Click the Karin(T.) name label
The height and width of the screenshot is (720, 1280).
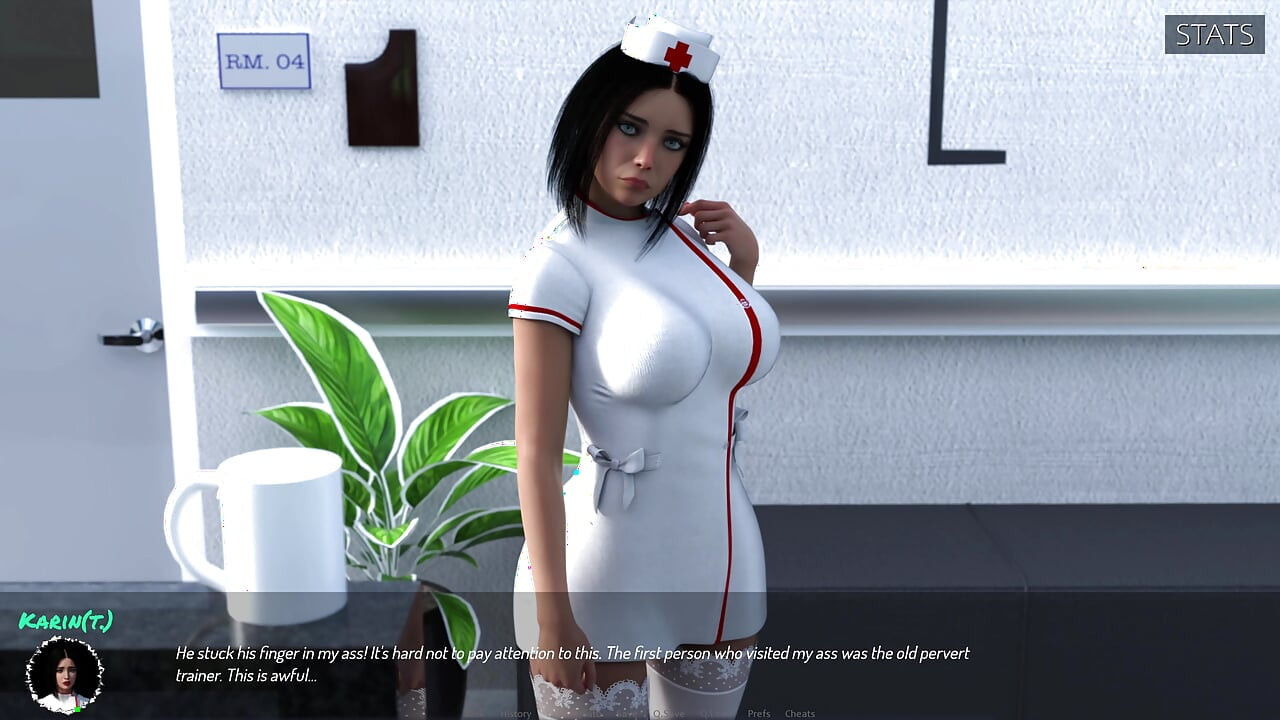click(x=65, y=621)
